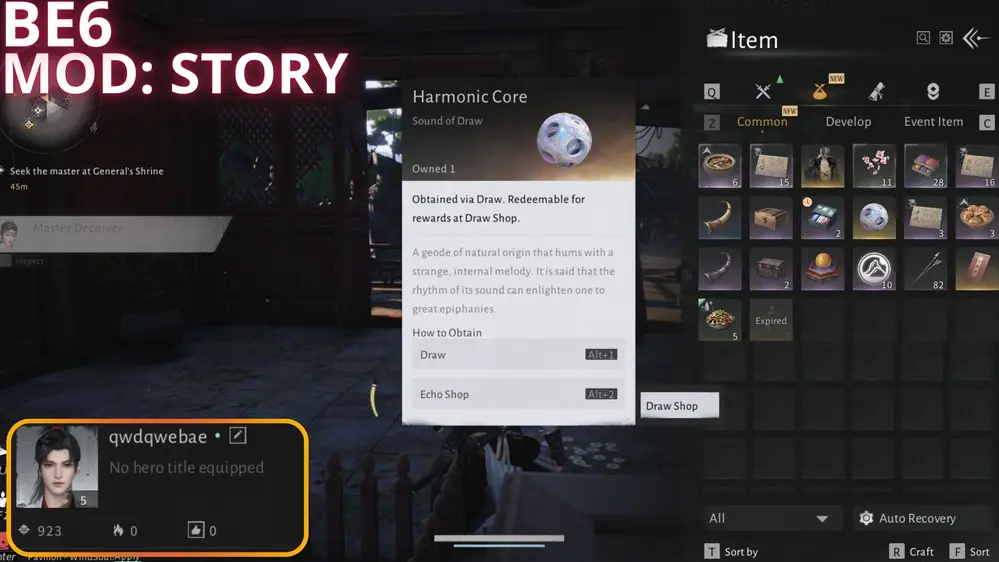Image resolution: width=999 pixels, height=562 pixels.
Task: Select the Harmonic Core item slot
Action: [x=876, y=217]
